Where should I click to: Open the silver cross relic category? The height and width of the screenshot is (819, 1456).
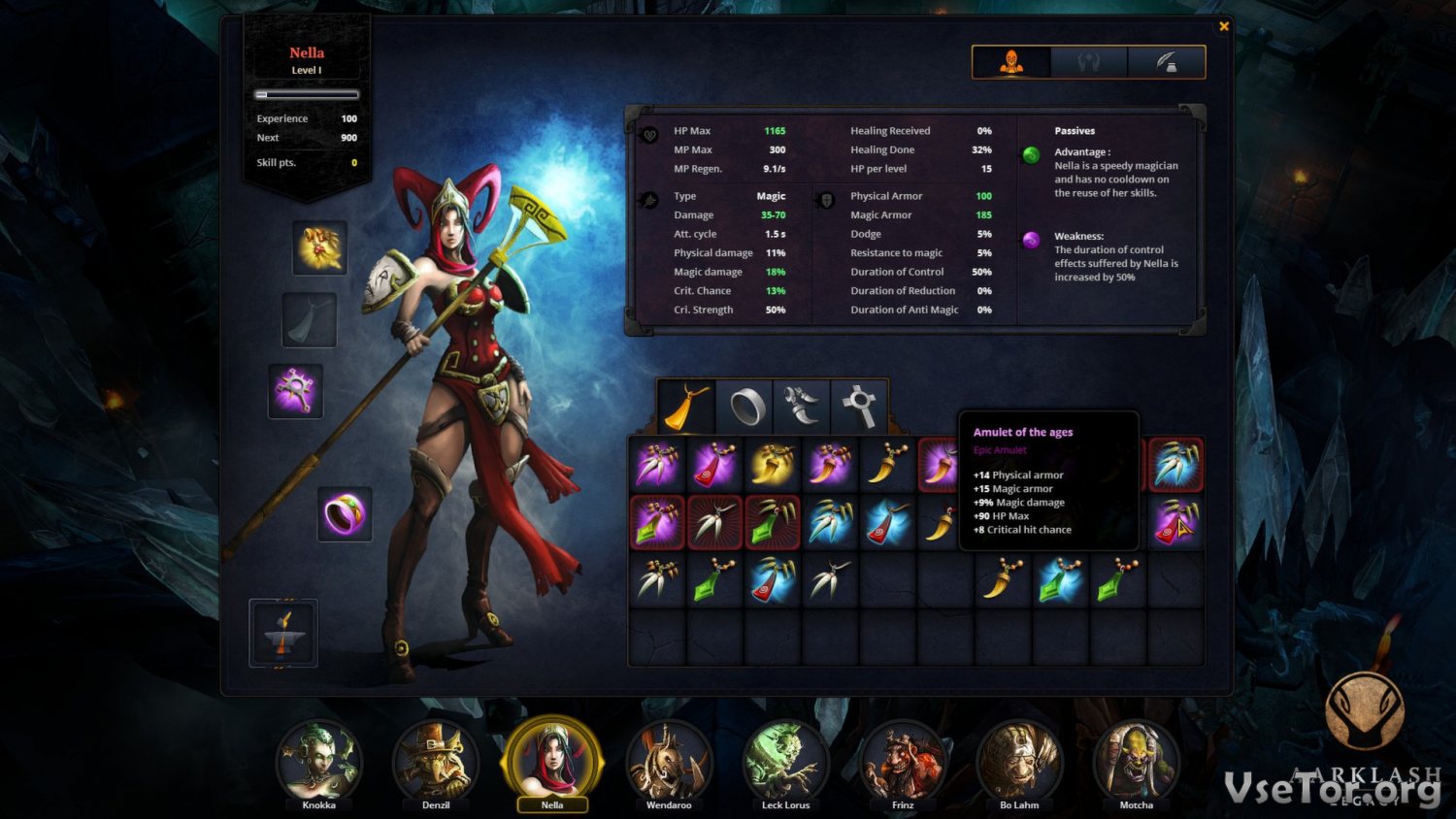point(859,407)
